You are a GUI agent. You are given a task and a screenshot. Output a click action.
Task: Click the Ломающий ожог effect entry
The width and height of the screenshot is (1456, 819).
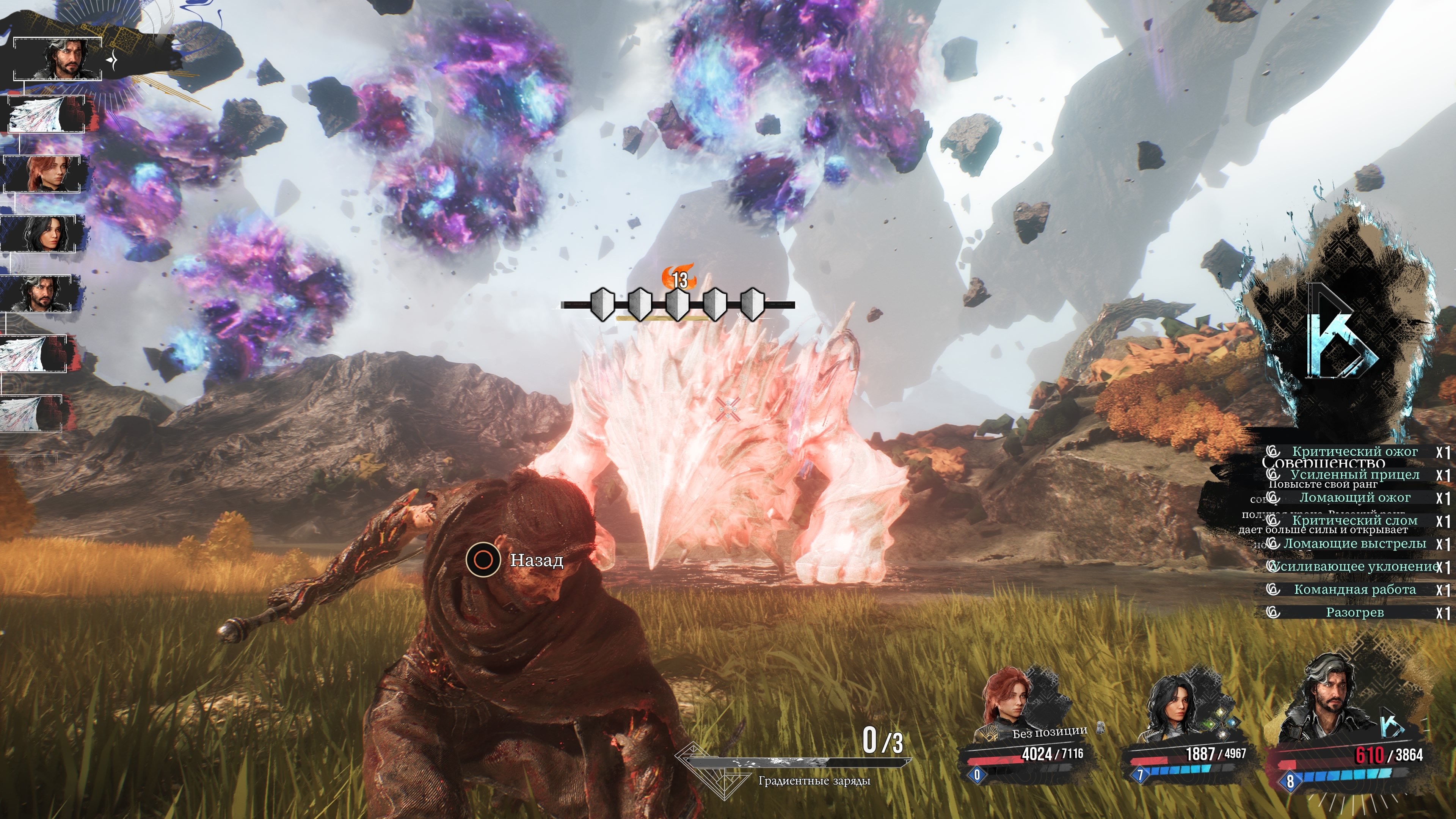1354,498
